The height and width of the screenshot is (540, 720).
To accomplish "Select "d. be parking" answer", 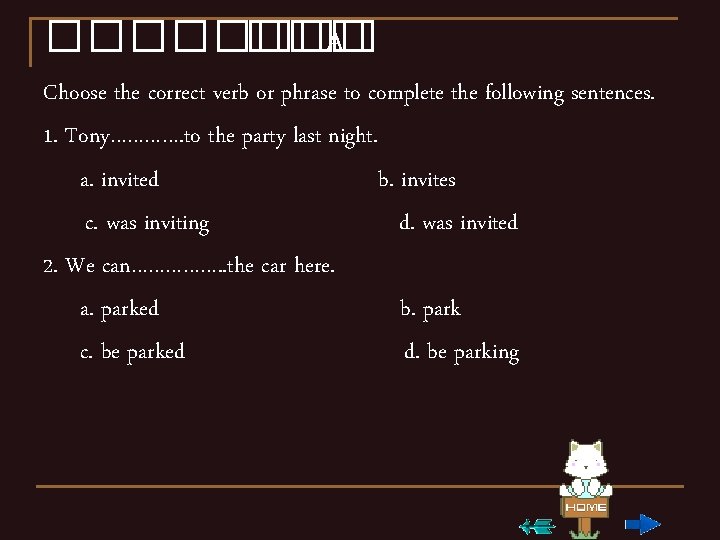I will 461,352.
